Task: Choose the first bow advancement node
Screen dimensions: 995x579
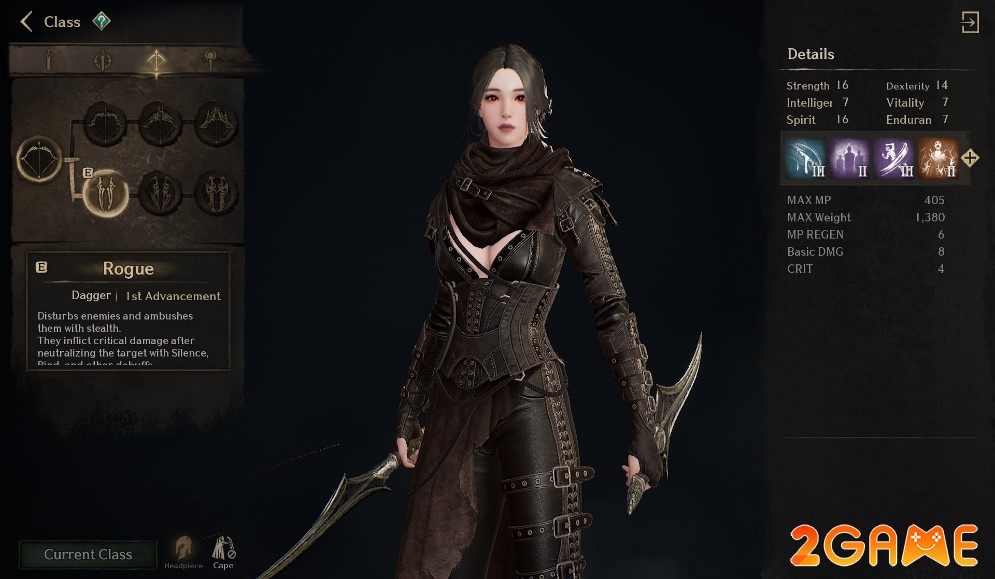Action: point(105,124)
